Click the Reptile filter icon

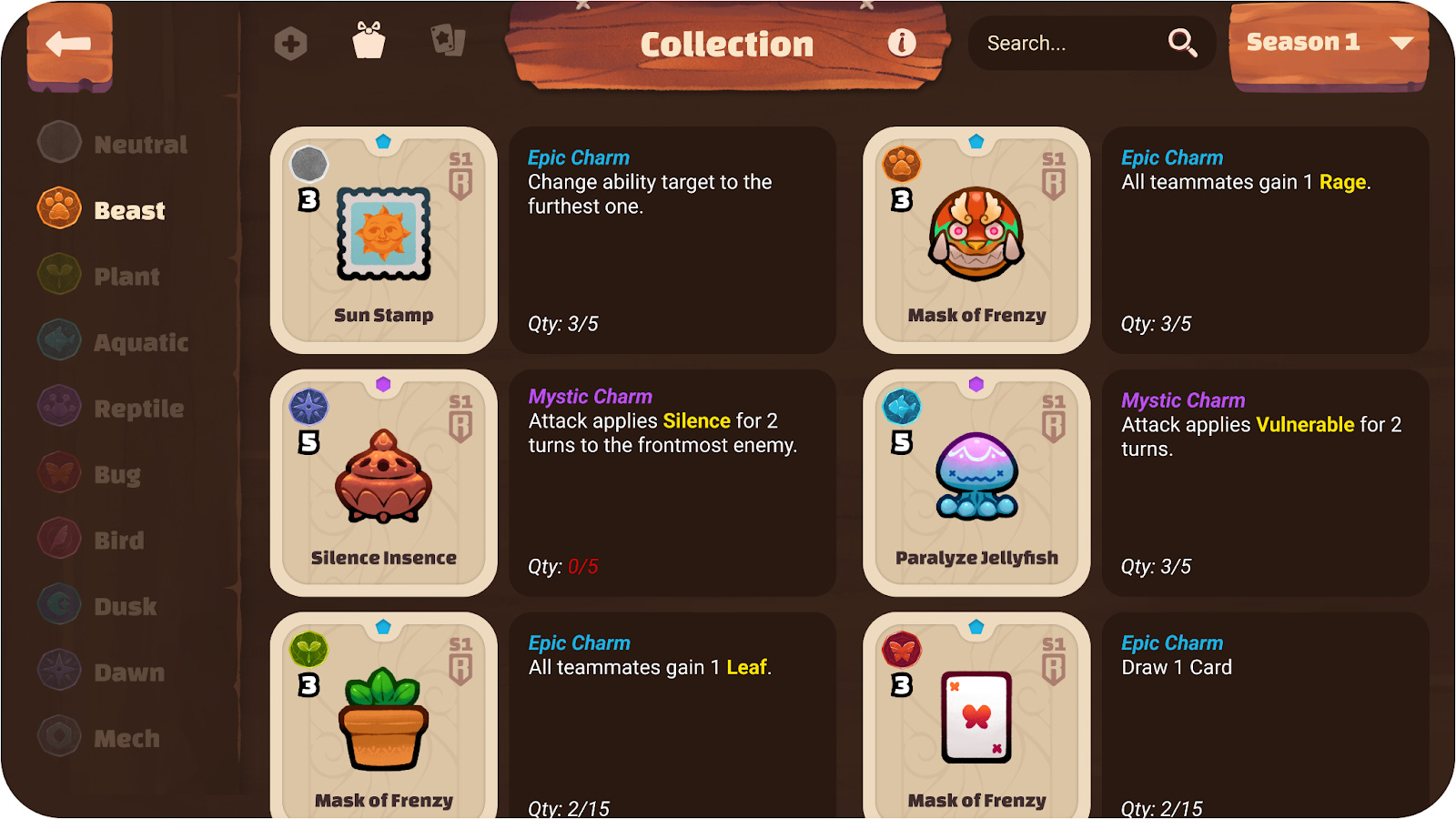point(58,407)
